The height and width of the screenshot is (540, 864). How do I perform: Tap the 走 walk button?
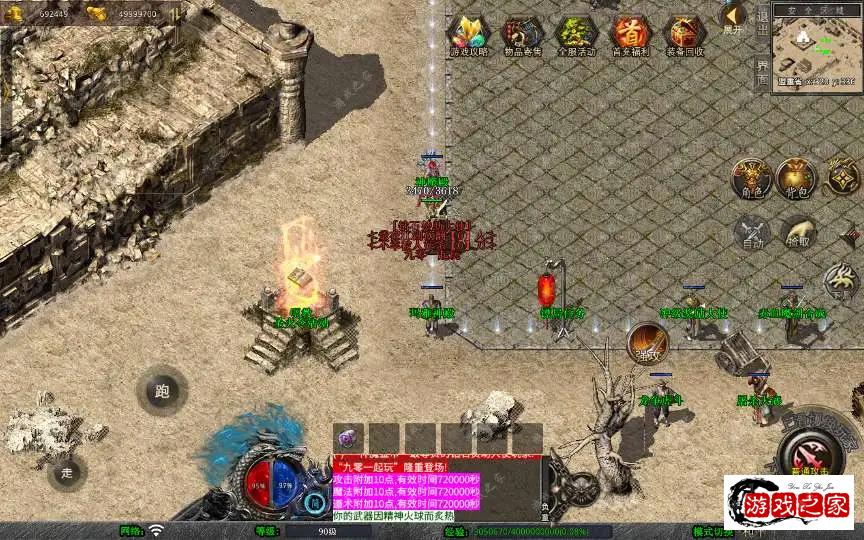67,471
